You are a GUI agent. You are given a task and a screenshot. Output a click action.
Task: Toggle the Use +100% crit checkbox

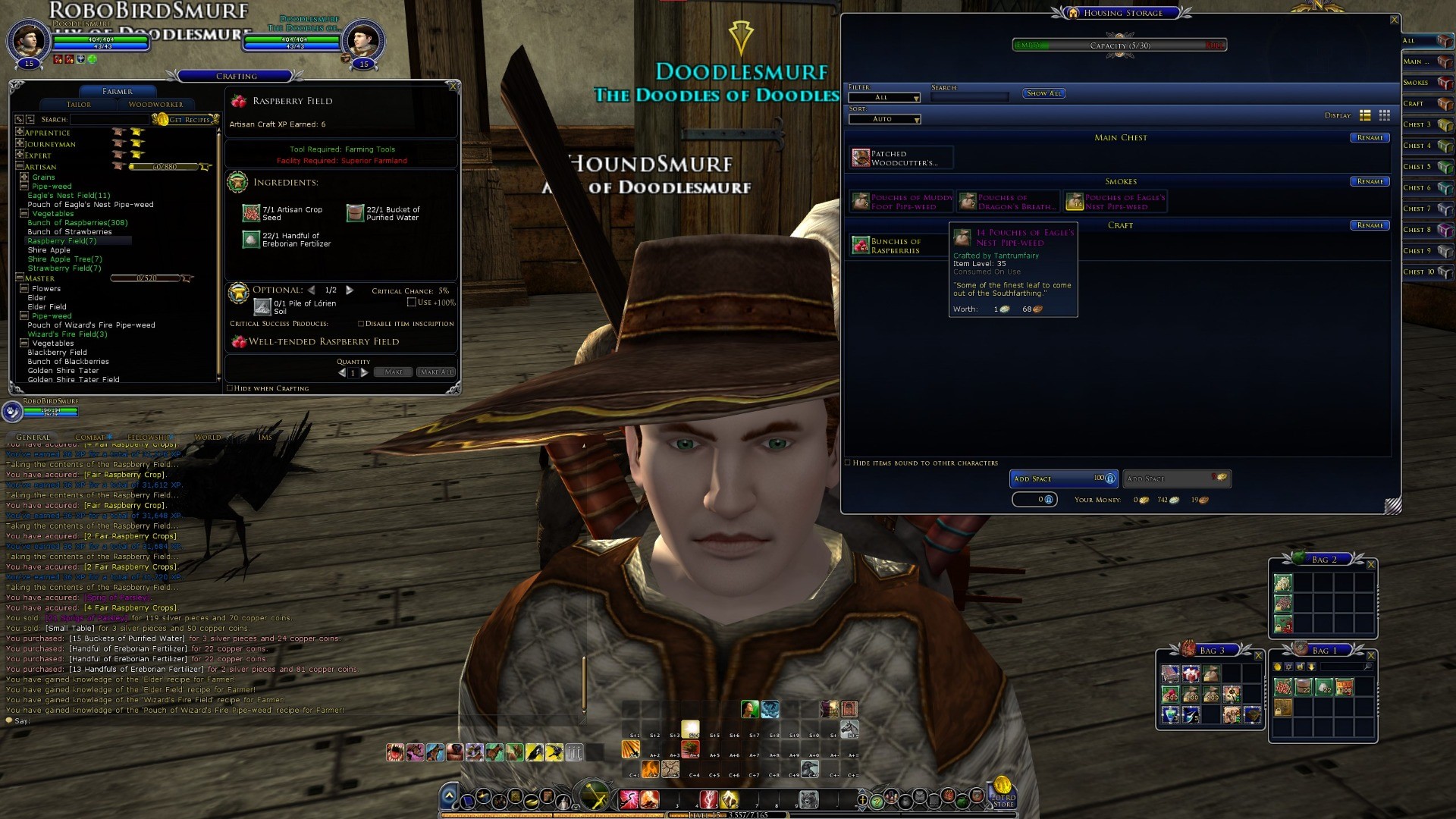click(x=412, y=303)
